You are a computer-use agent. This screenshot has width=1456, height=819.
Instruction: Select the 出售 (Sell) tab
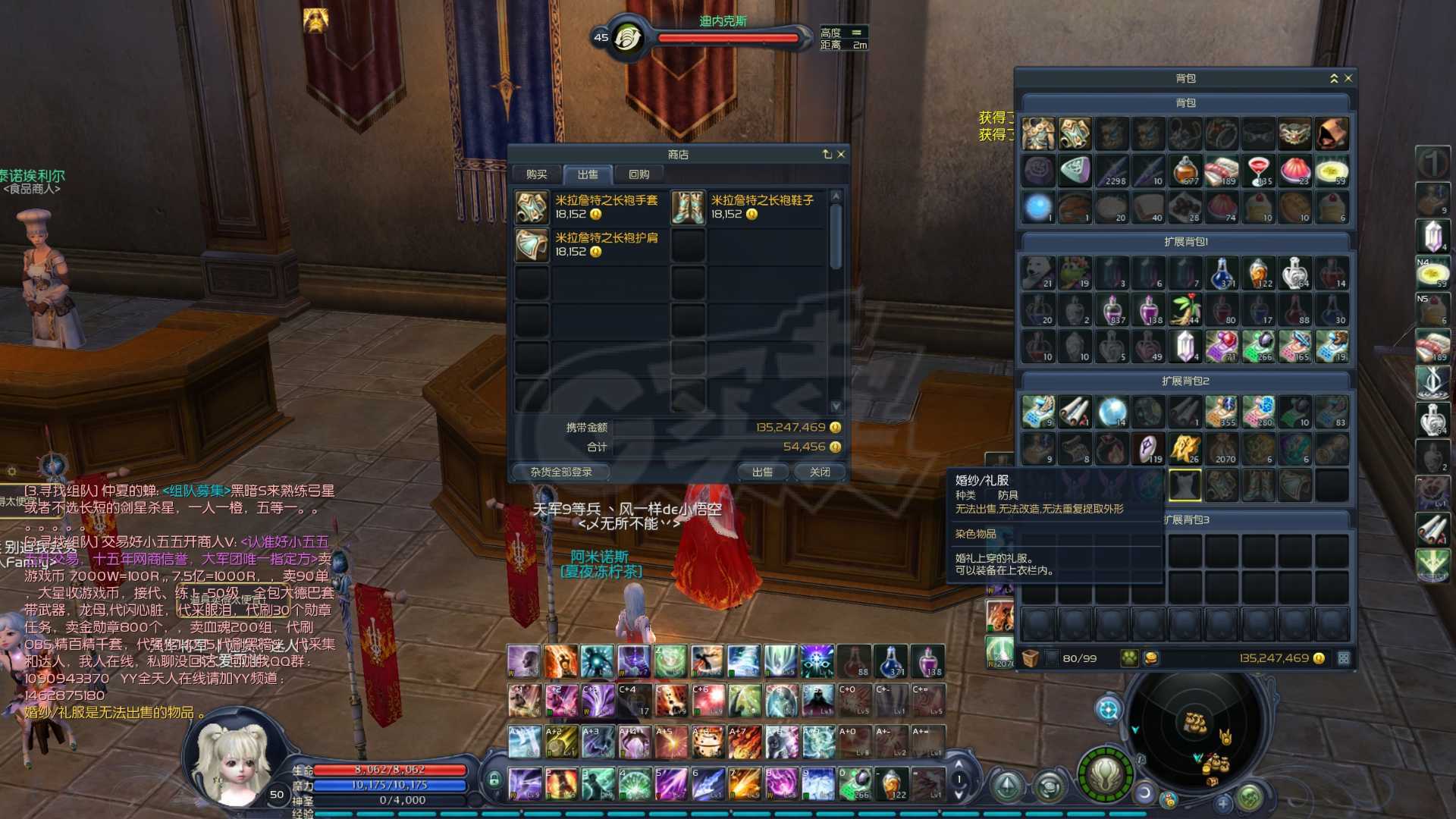point(588,174)
